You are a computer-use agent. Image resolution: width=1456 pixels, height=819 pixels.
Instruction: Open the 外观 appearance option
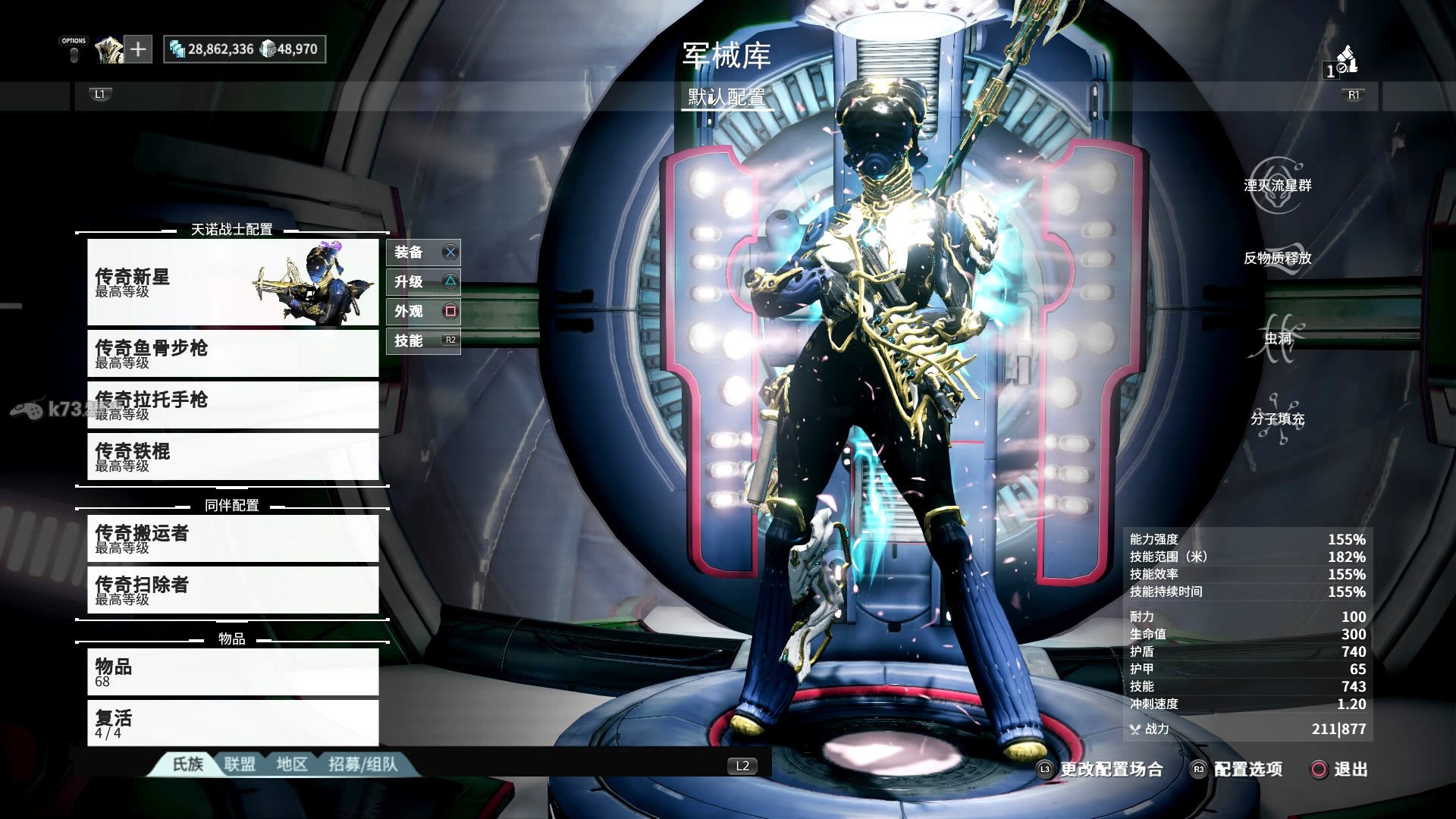(423, 312)
